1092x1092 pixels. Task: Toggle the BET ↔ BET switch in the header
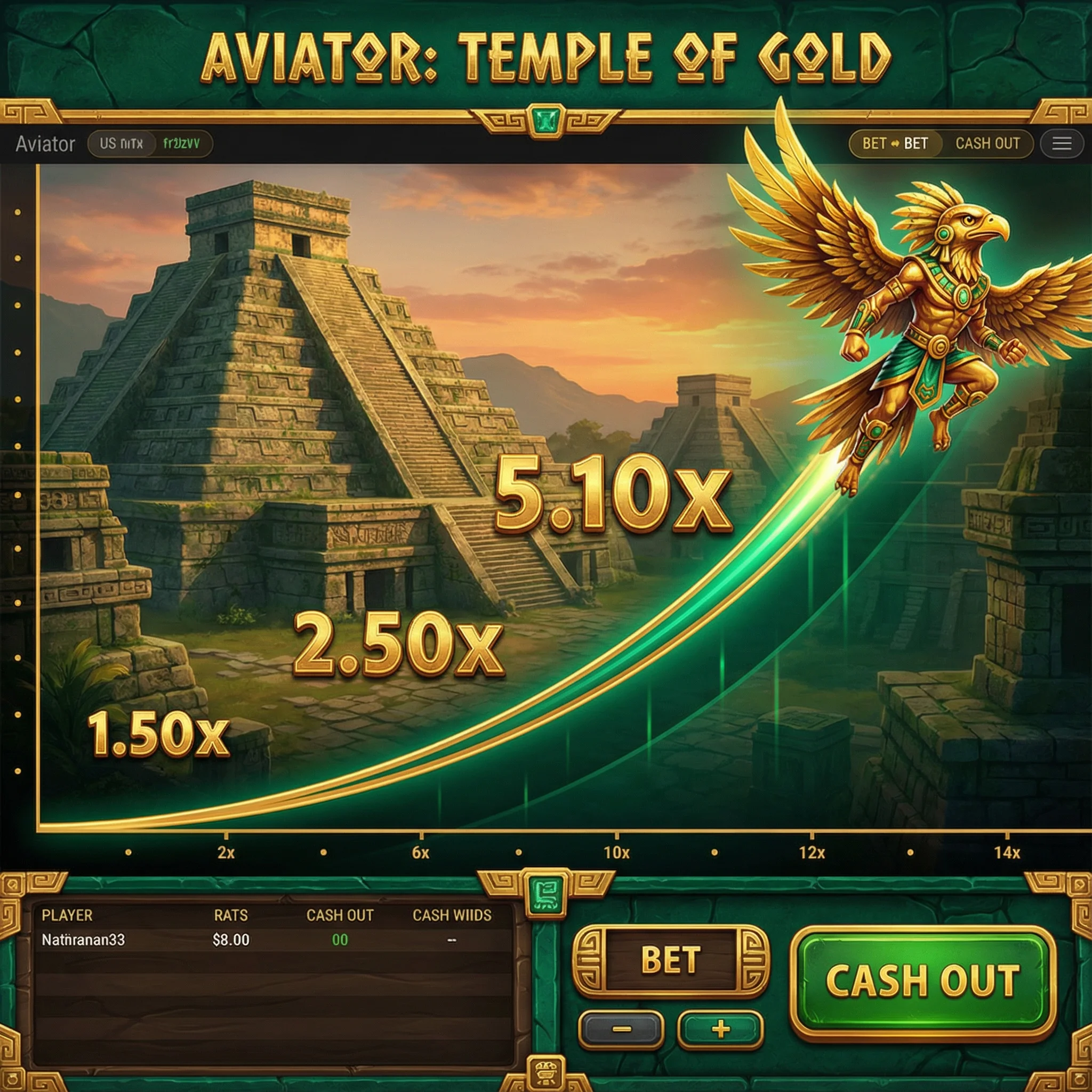coord(896,144)
